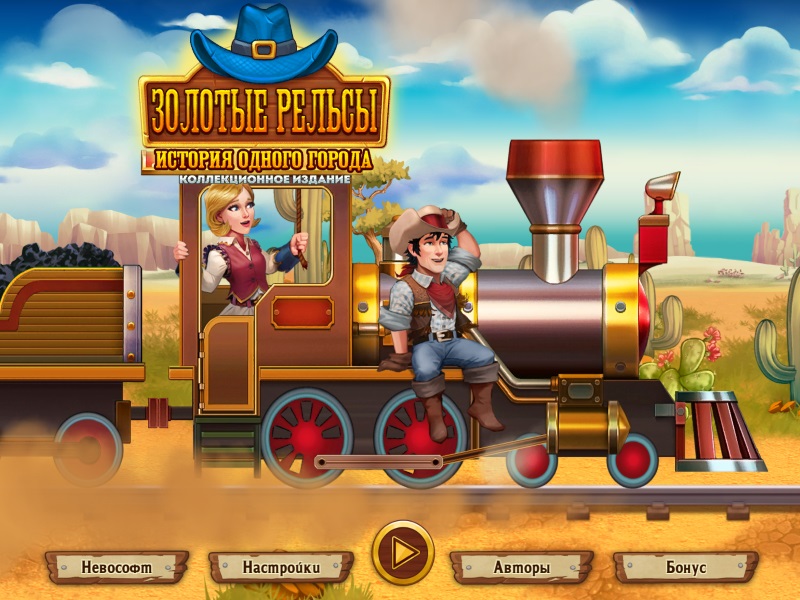The width and height of the screenshot is (800, 600).
Task: Start the game with the round play button
Action: coord(403,551)
